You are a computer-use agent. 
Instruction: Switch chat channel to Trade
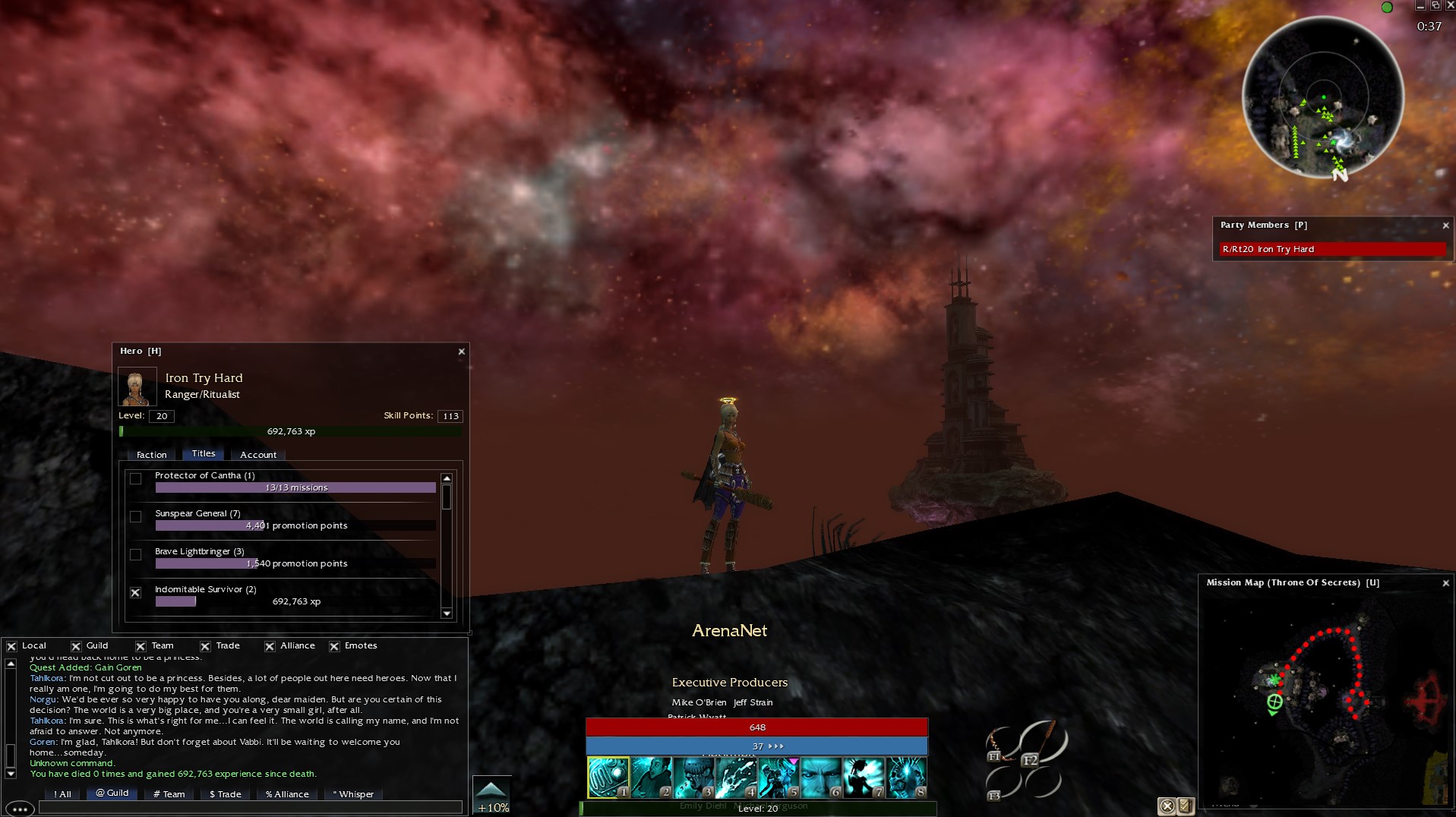coord(226,794)
